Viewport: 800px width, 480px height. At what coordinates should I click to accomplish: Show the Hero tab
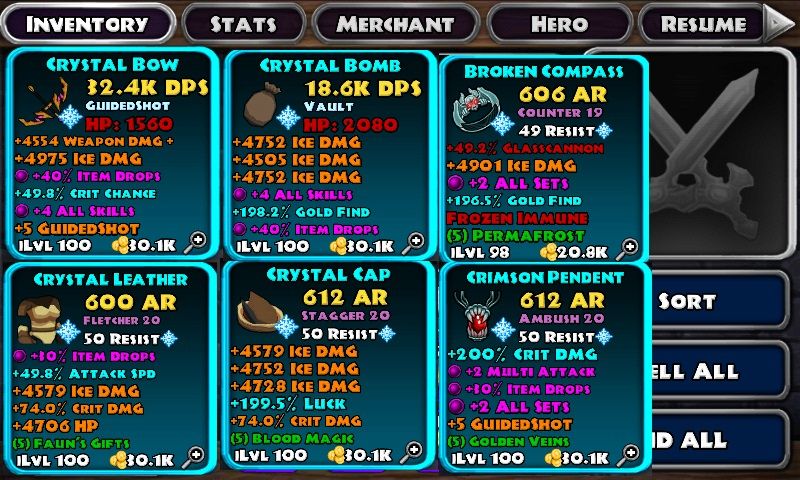(x=560, y=24)
